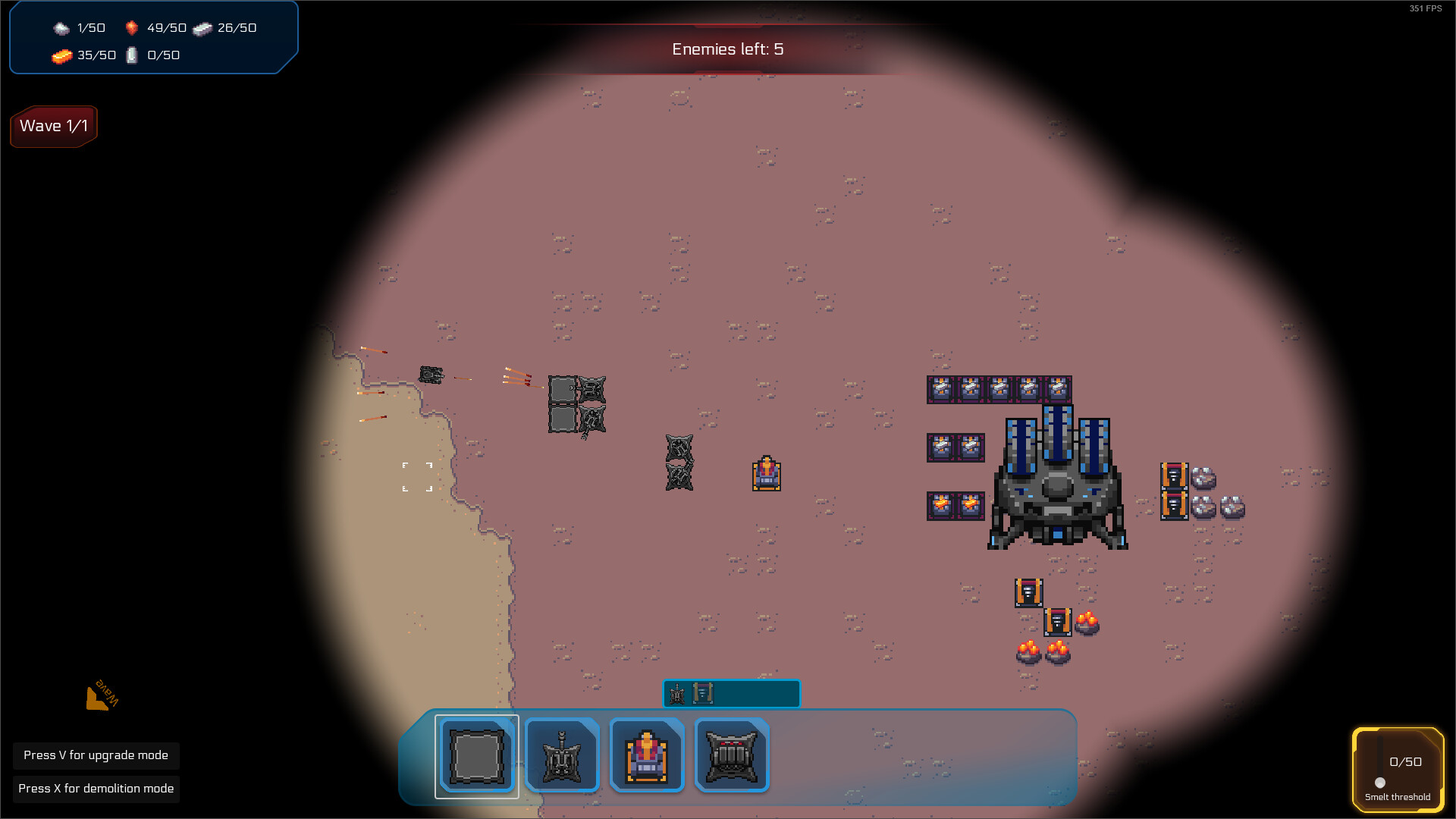Select the wall tile in the build bar

(x=477, y=755)
